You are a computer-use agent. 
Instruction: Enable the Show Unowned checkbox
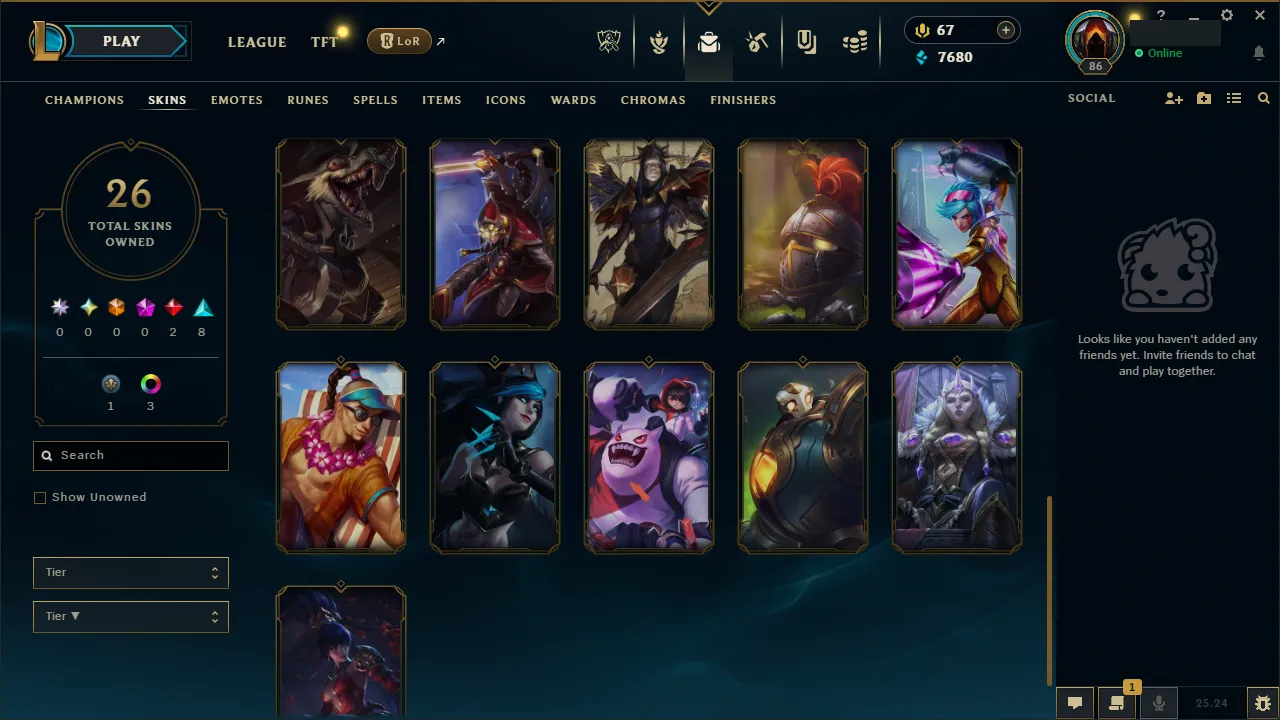coord(40,497)
